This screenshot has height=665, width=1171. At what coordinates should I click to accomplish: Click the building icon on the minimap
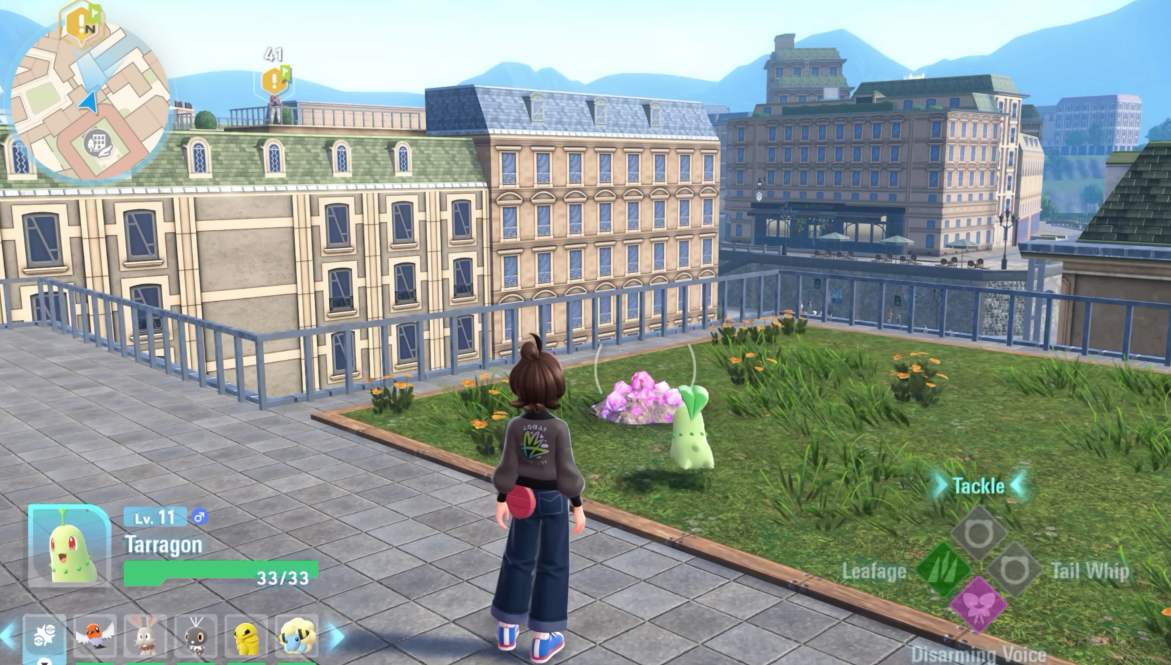click(x=97, y=142)
